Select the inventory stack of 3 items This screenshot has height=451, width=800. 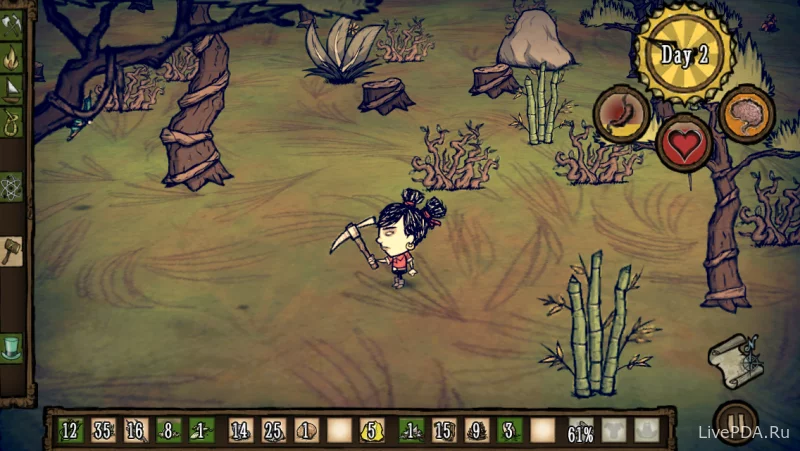click(x=510, y=431)
